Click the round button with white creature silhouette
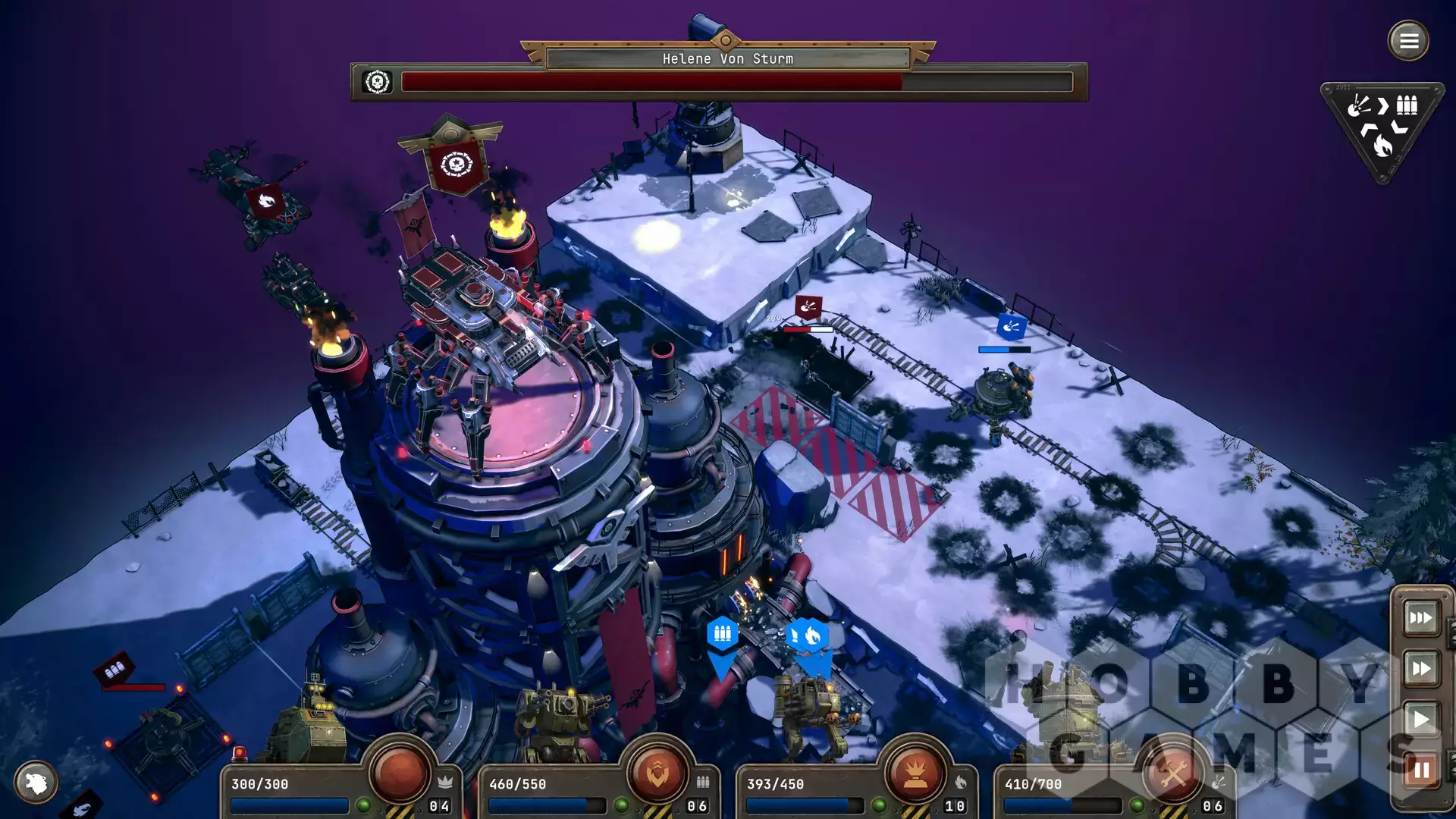The image size is (1456, 819). coord(36,782)
